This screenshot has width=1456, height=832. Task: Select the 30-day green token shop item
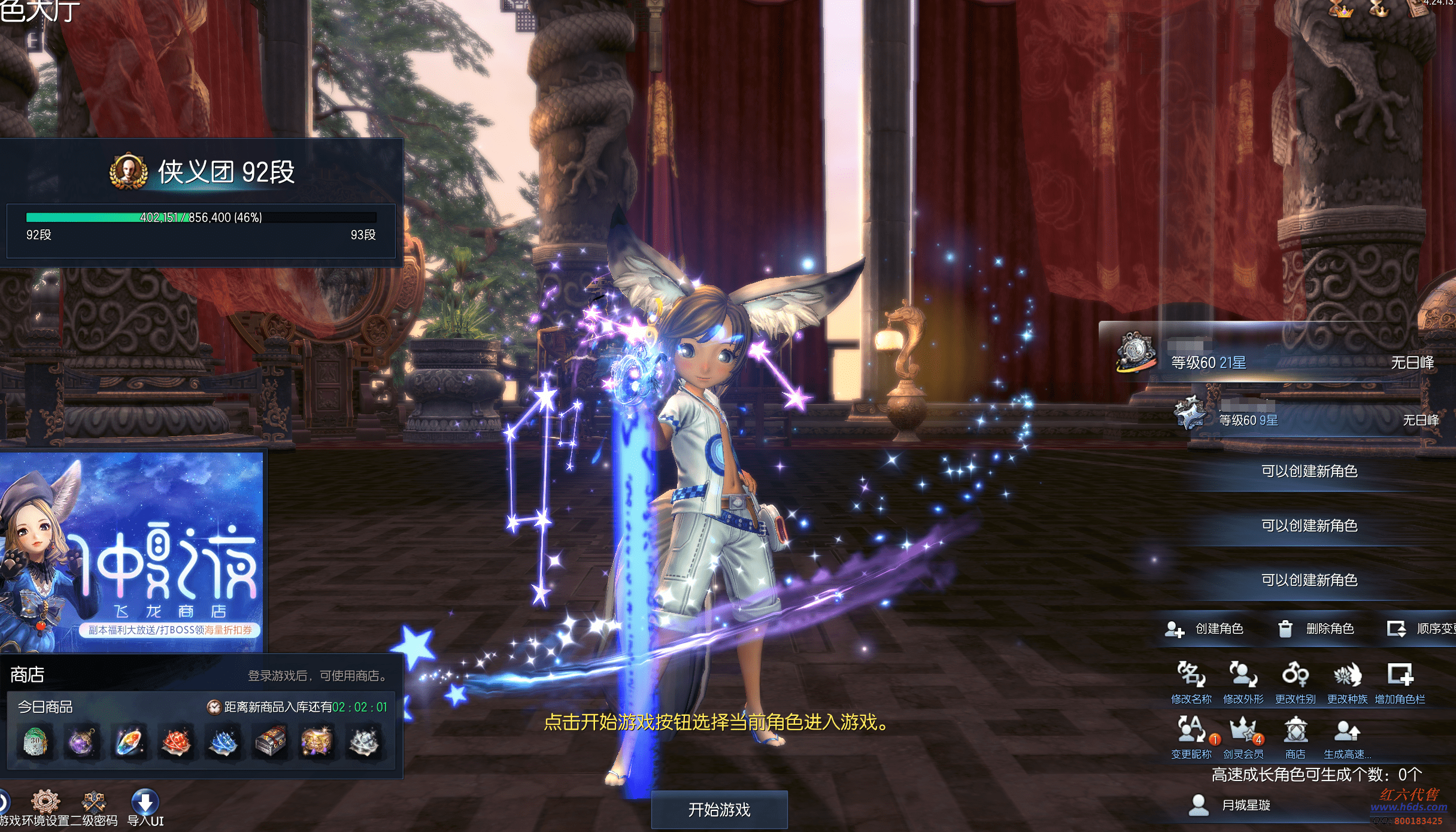[35, 742]
